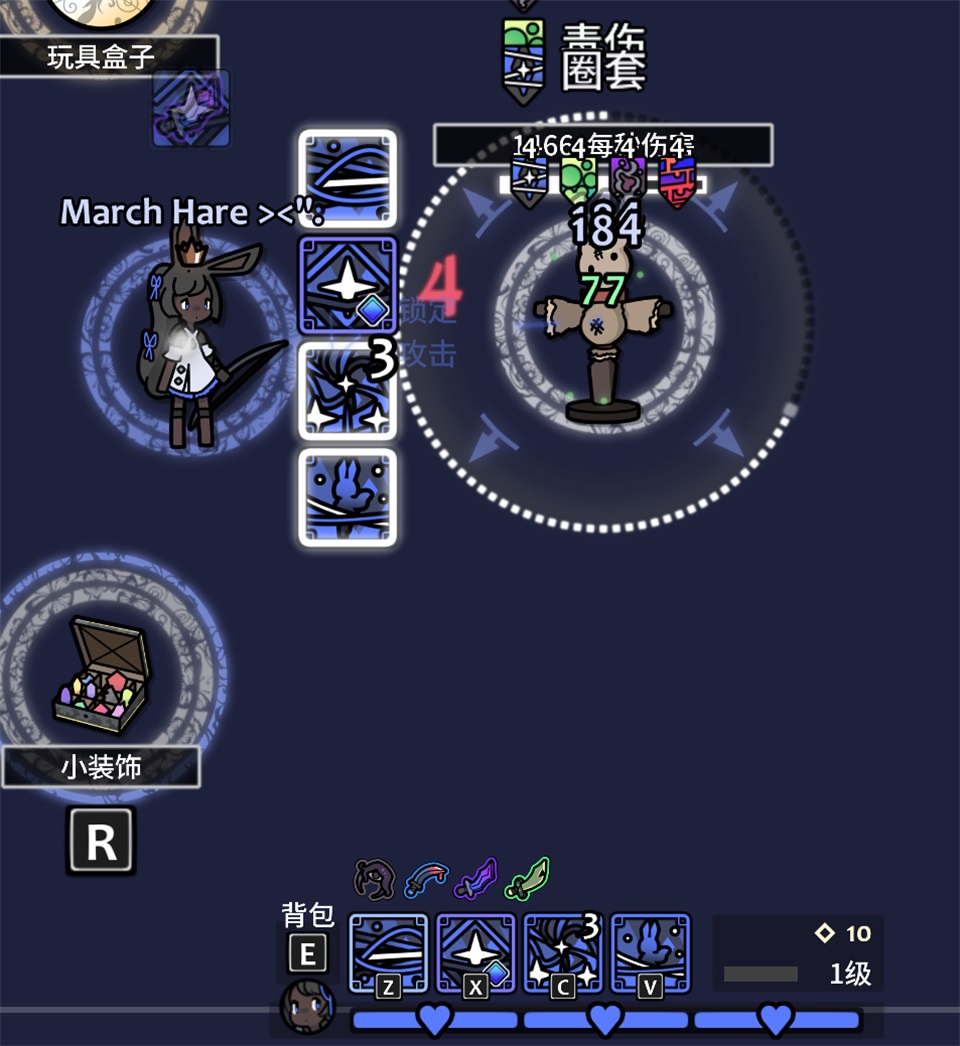Use the four-point star skill on X
The height and width of the screenshot is (1046, 960).
click(475, 952)
